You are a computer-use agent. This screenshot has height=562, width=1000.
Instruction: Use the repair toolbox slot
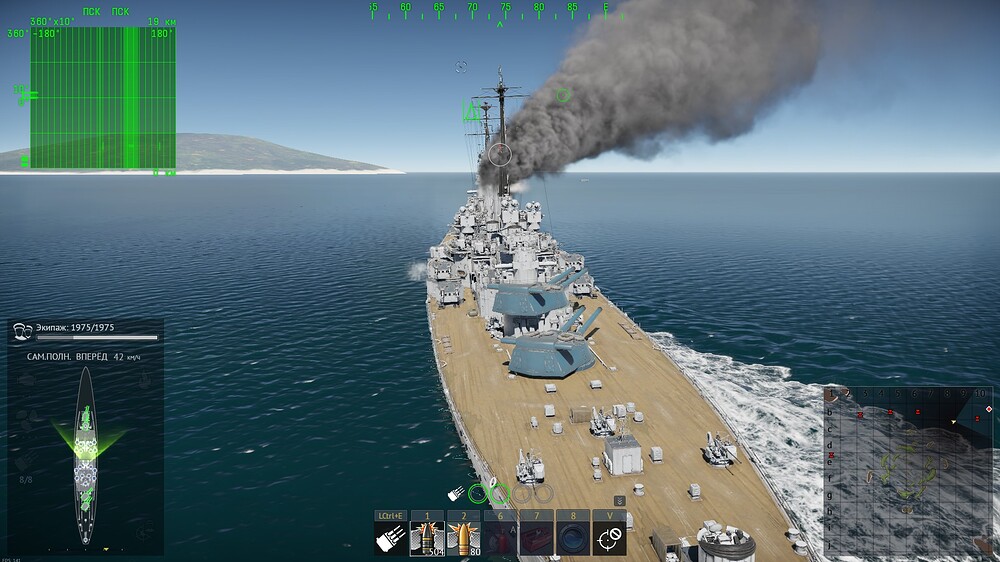537,538
